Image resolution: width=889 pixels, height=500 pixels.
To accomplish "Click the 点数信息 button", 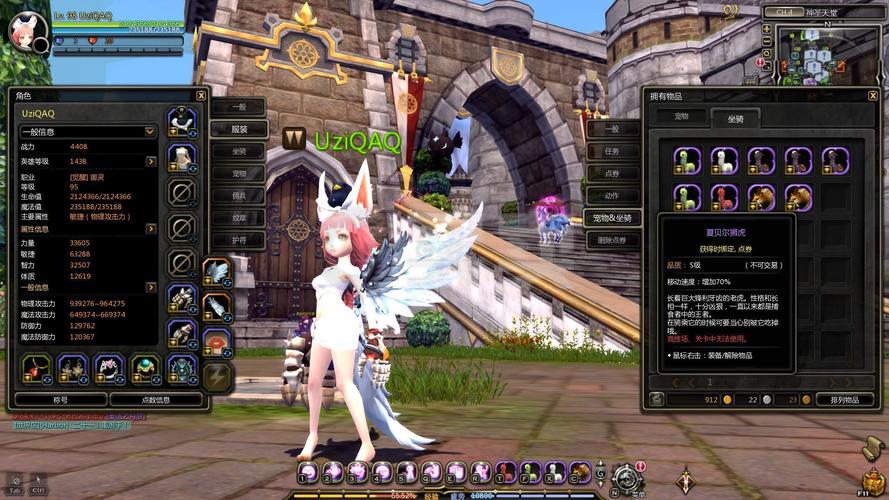I will click(155, 399).
